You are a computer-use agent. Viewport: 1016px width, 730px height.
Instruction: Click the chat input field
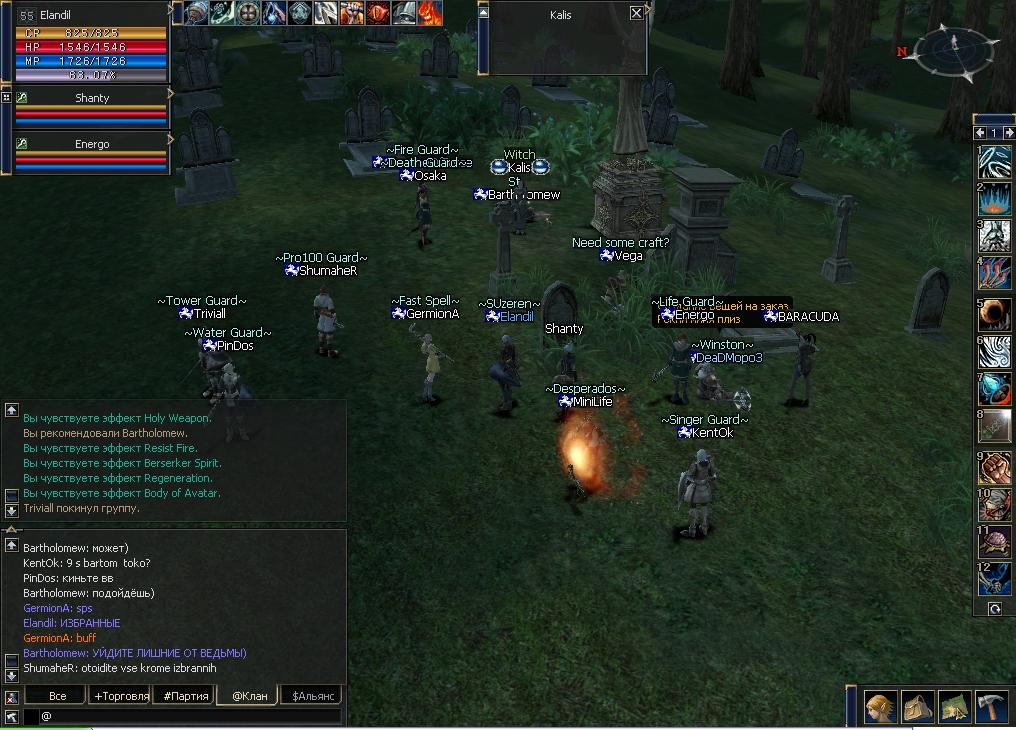point(190,716)
